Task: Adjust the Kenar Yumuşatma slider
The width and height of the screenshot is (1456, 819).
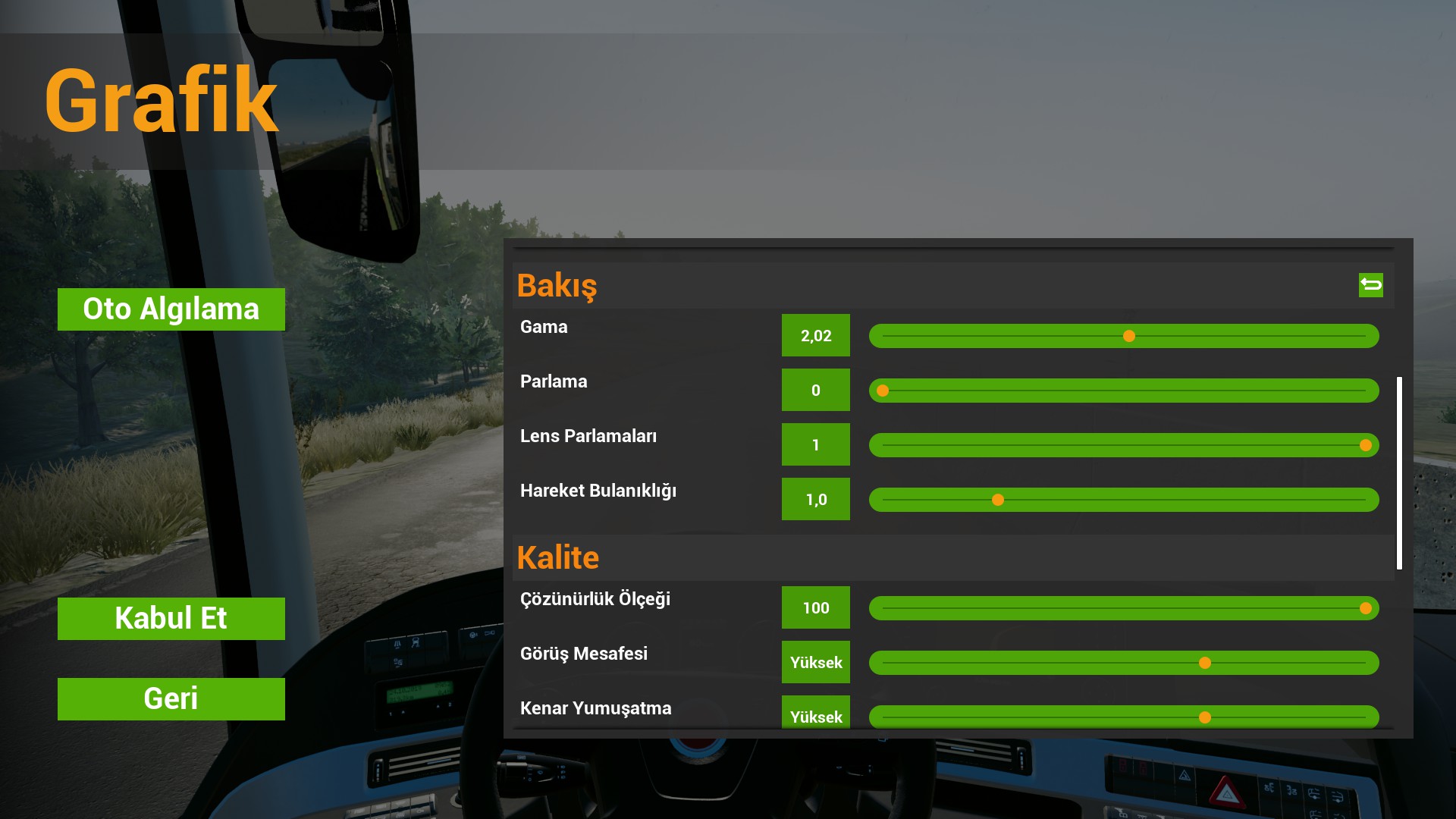Action: coord(1204,717)
